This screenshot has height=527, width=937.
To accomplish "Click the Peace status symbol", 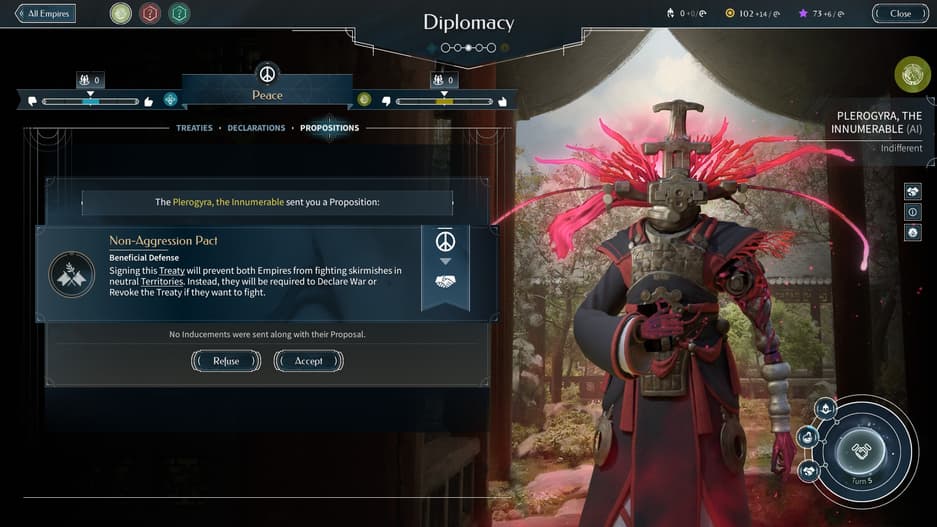I will tap(267, 75).
